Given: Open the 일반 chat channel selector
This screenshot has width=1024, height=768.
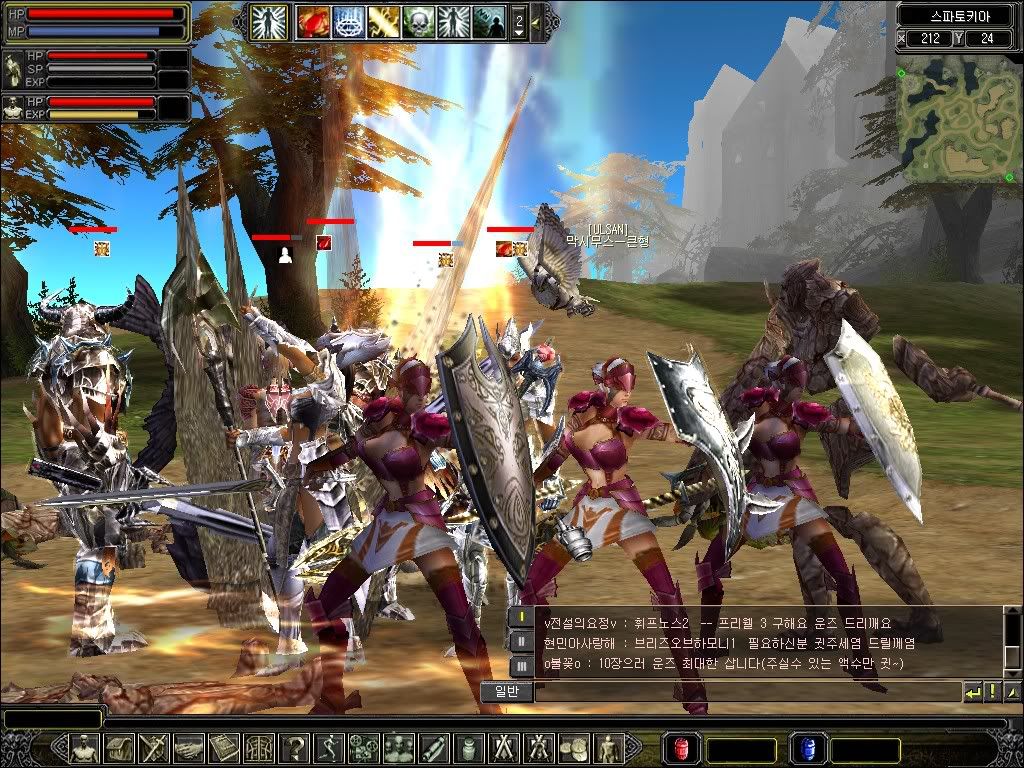Looking at the screenshot, I should [x=505, y=691].
